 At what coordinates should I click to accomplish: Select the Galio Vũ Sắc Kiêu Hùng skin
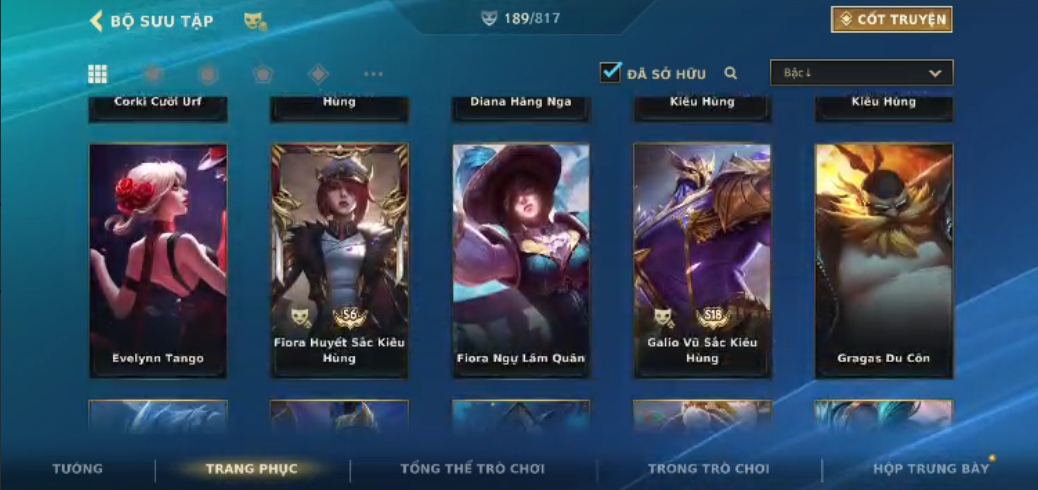point(702,260)
